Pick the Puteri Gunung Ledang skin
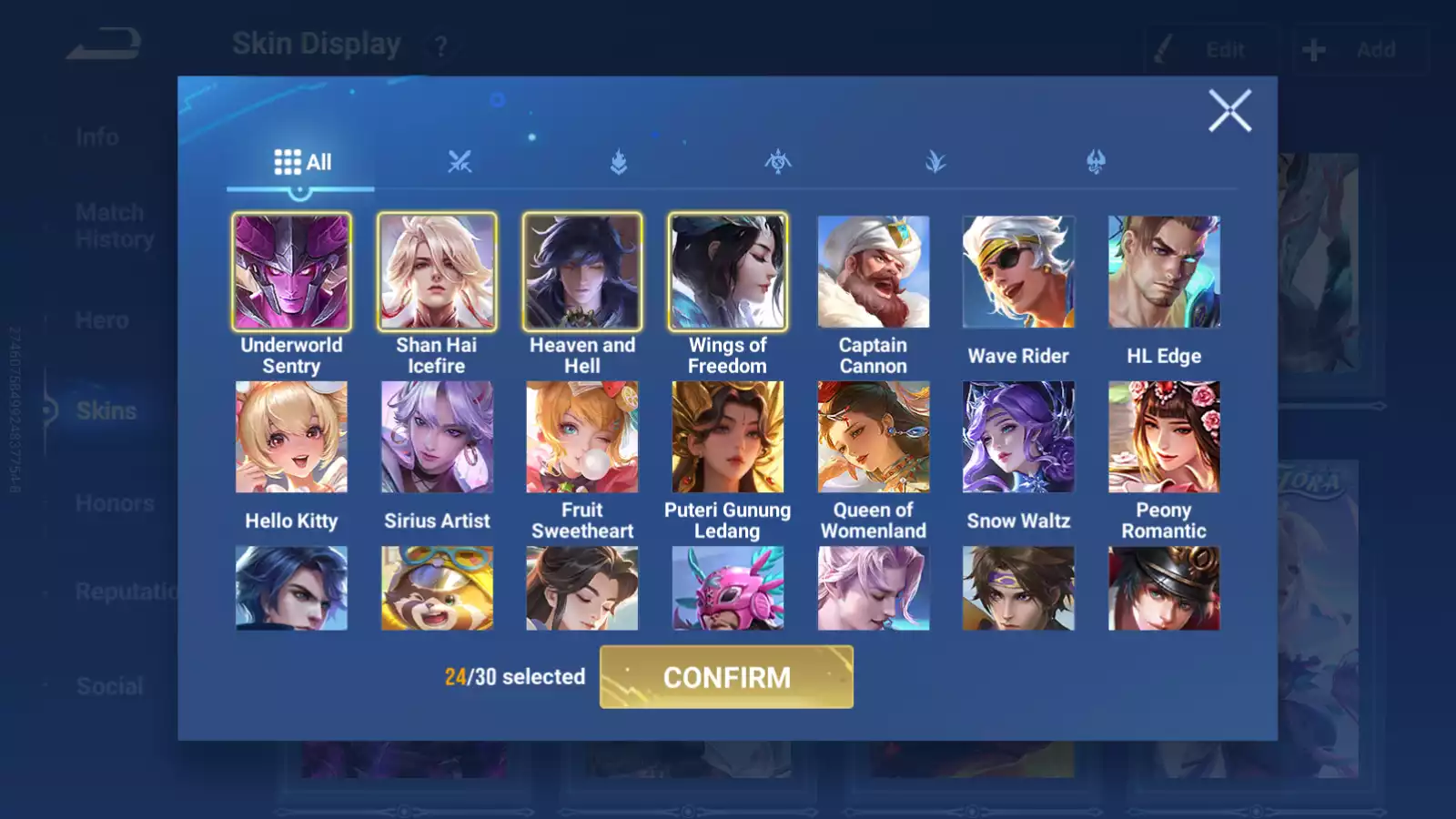Viewport: 1456px width, 819px height. click(x=727, y=437)
